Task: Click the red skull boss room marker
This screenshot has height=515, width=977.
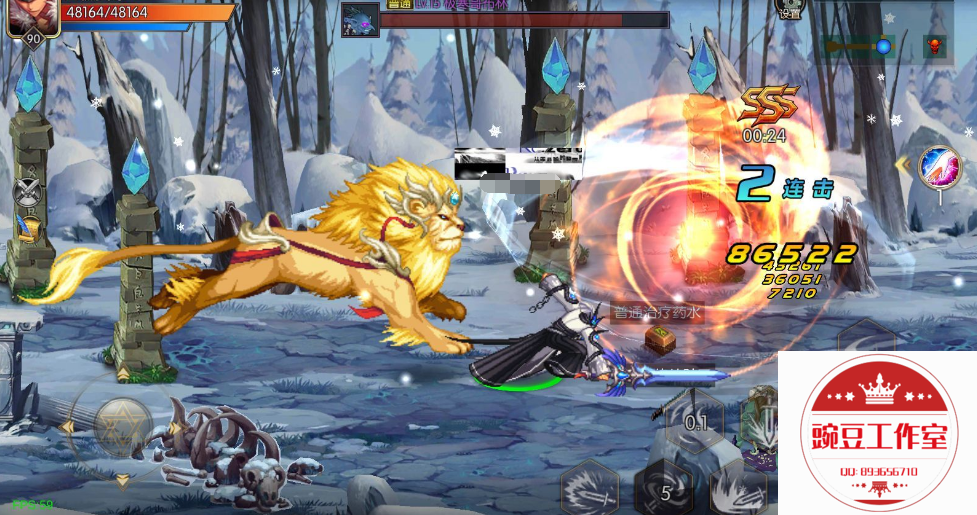Action: (x=934, y=46)
